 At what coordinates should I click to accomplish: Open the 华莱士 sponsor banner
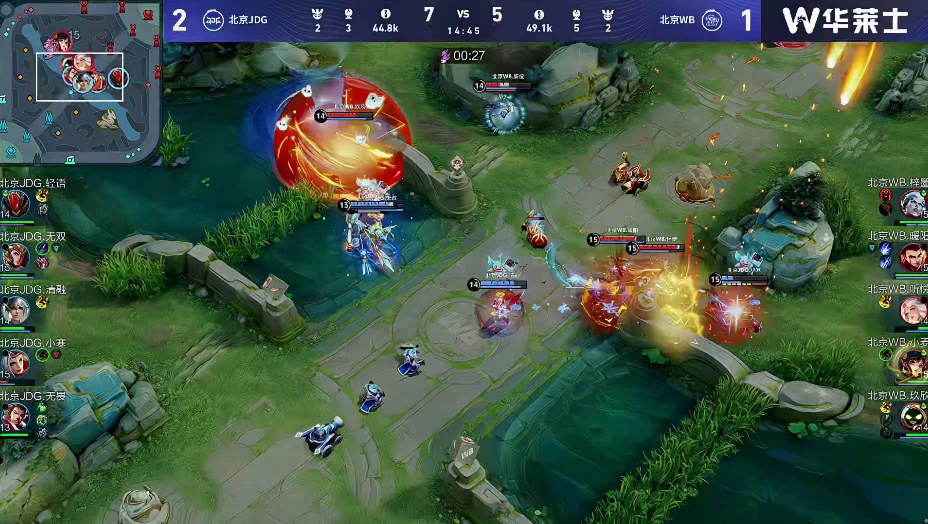(844, 20)
